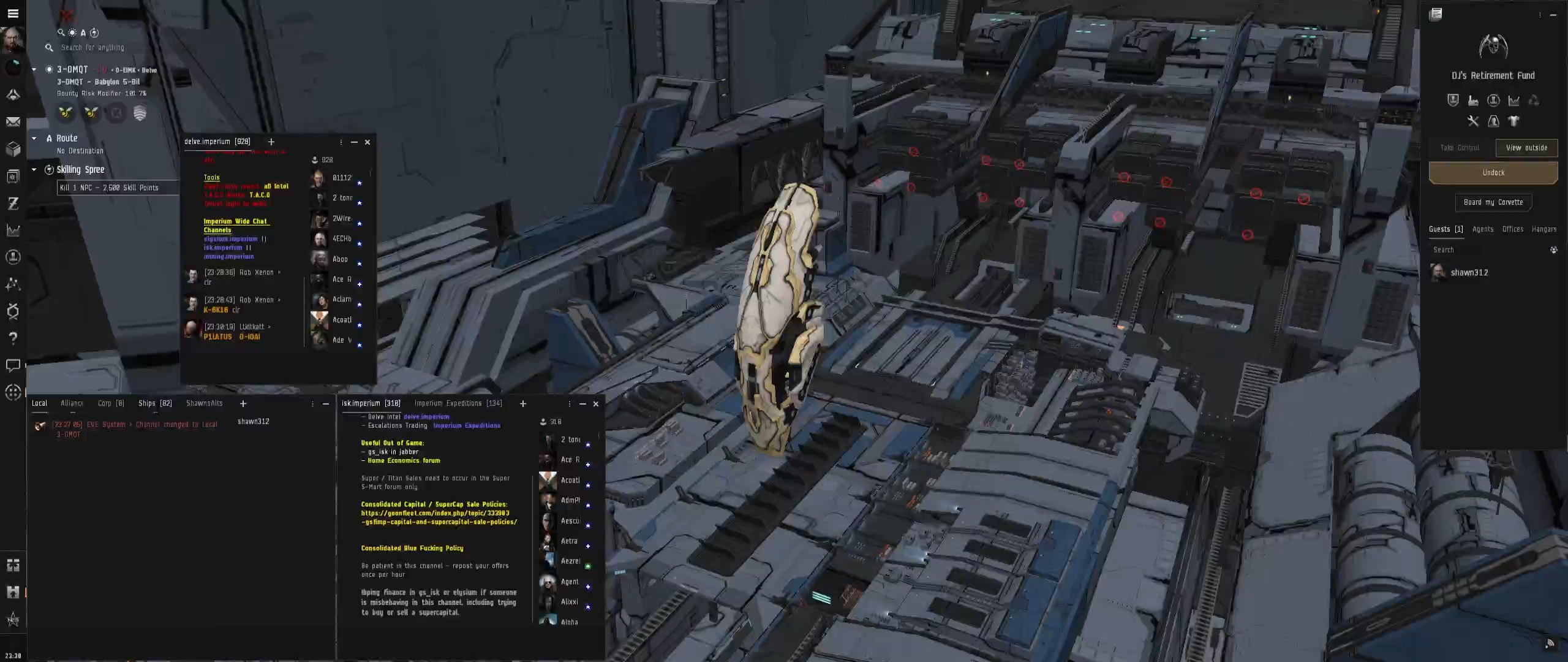
Task: Add Ace R as contact via star toggle
Action: pos(360,285)
